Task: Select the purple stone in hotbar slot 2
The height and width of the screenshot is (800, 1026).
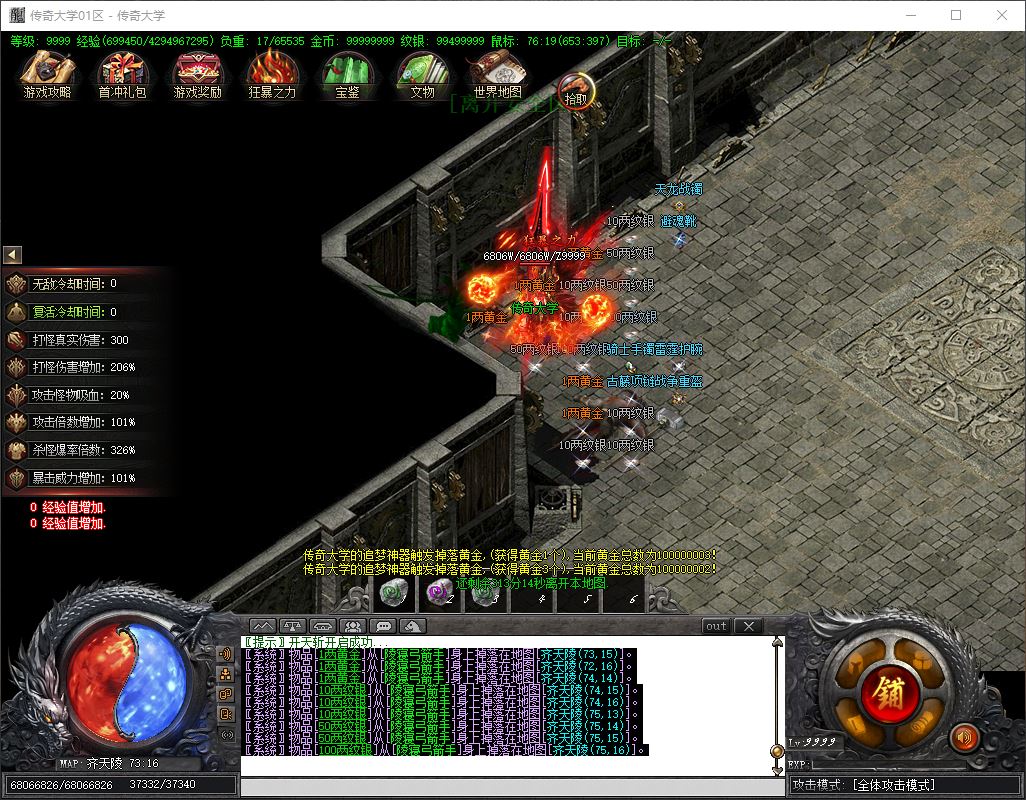Action: pos(439,593)
